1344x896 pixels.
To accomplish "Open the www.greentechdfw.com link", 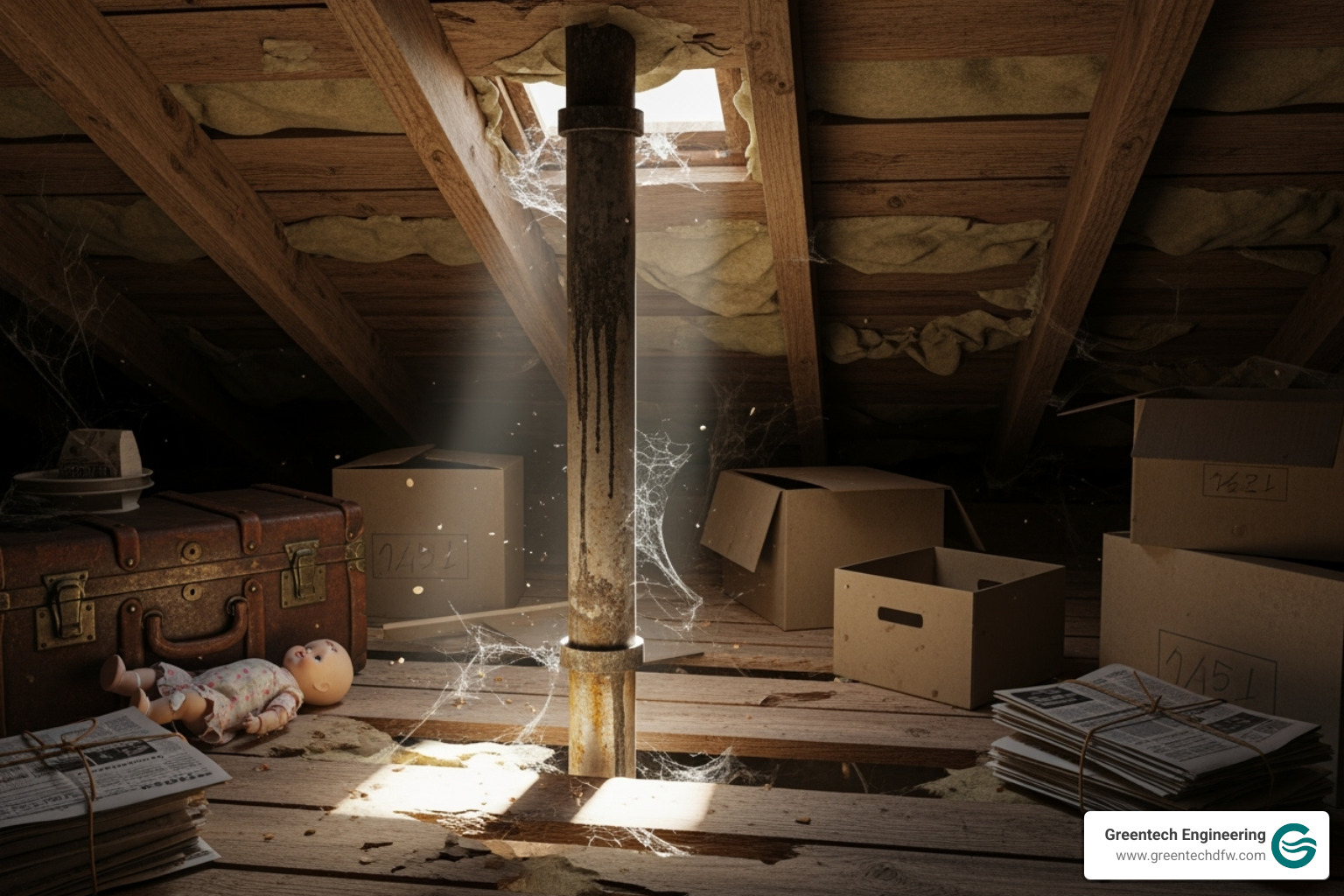I will click(x=1190, y=856).
